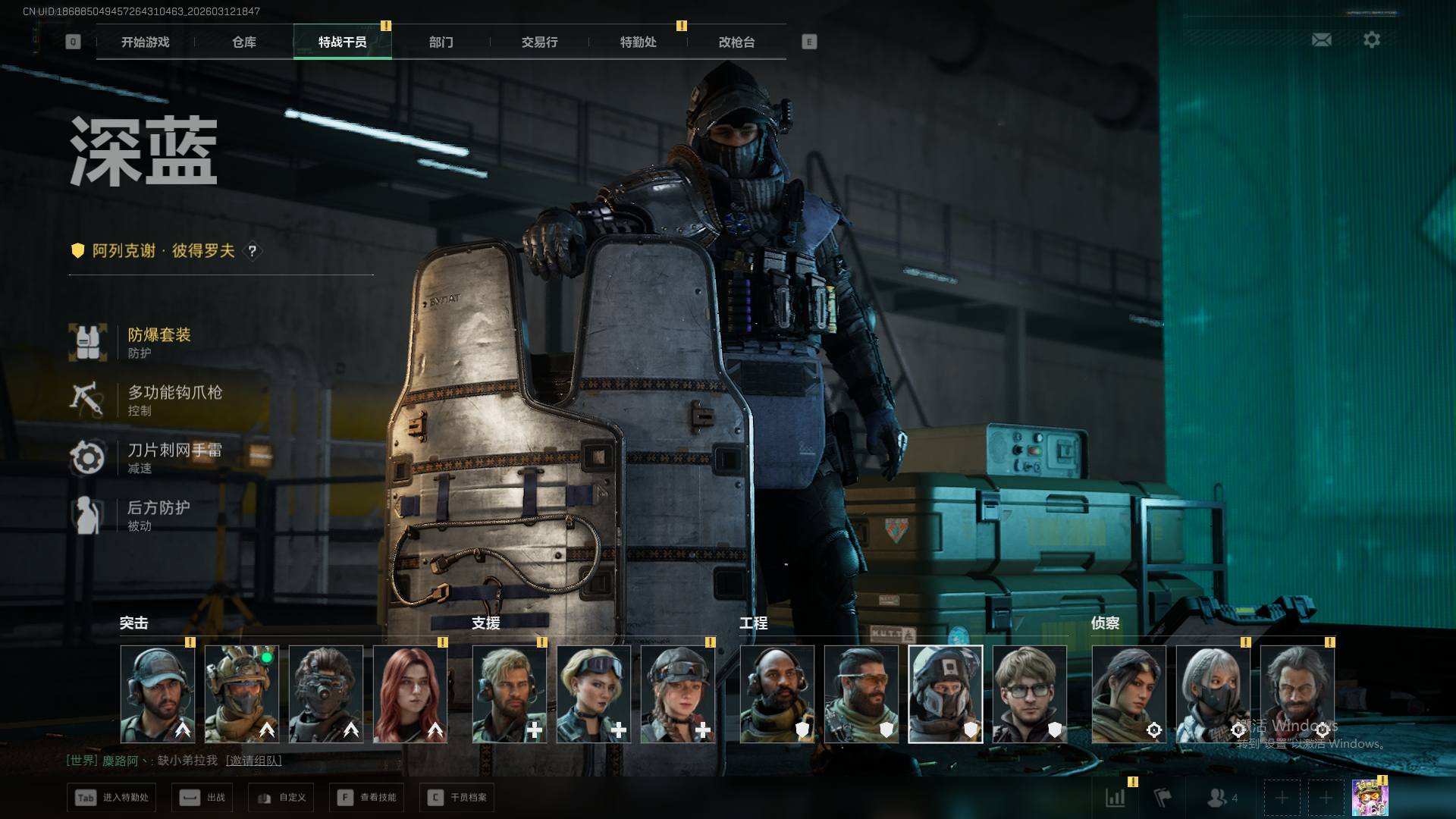Switch to the 特勤处 tab

pos(638,42)
